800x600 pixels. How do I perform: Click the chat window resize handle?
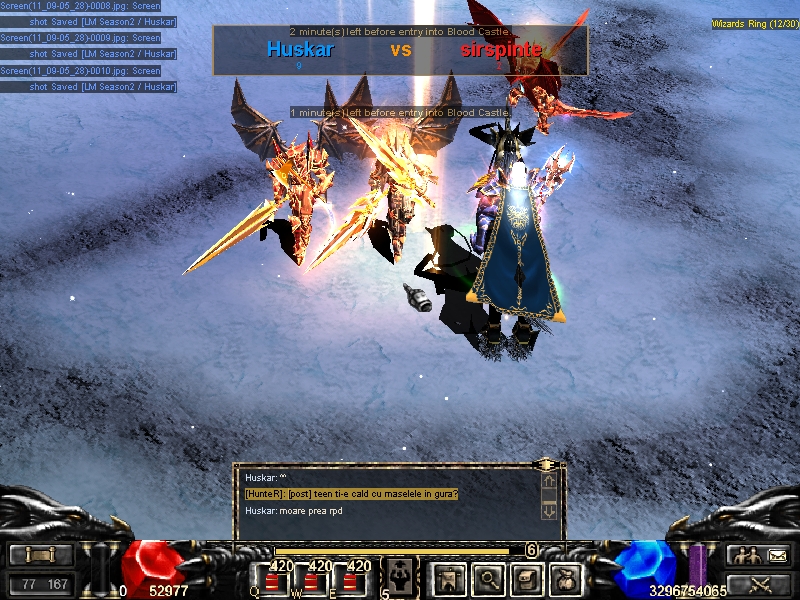(x=546, y=465)
